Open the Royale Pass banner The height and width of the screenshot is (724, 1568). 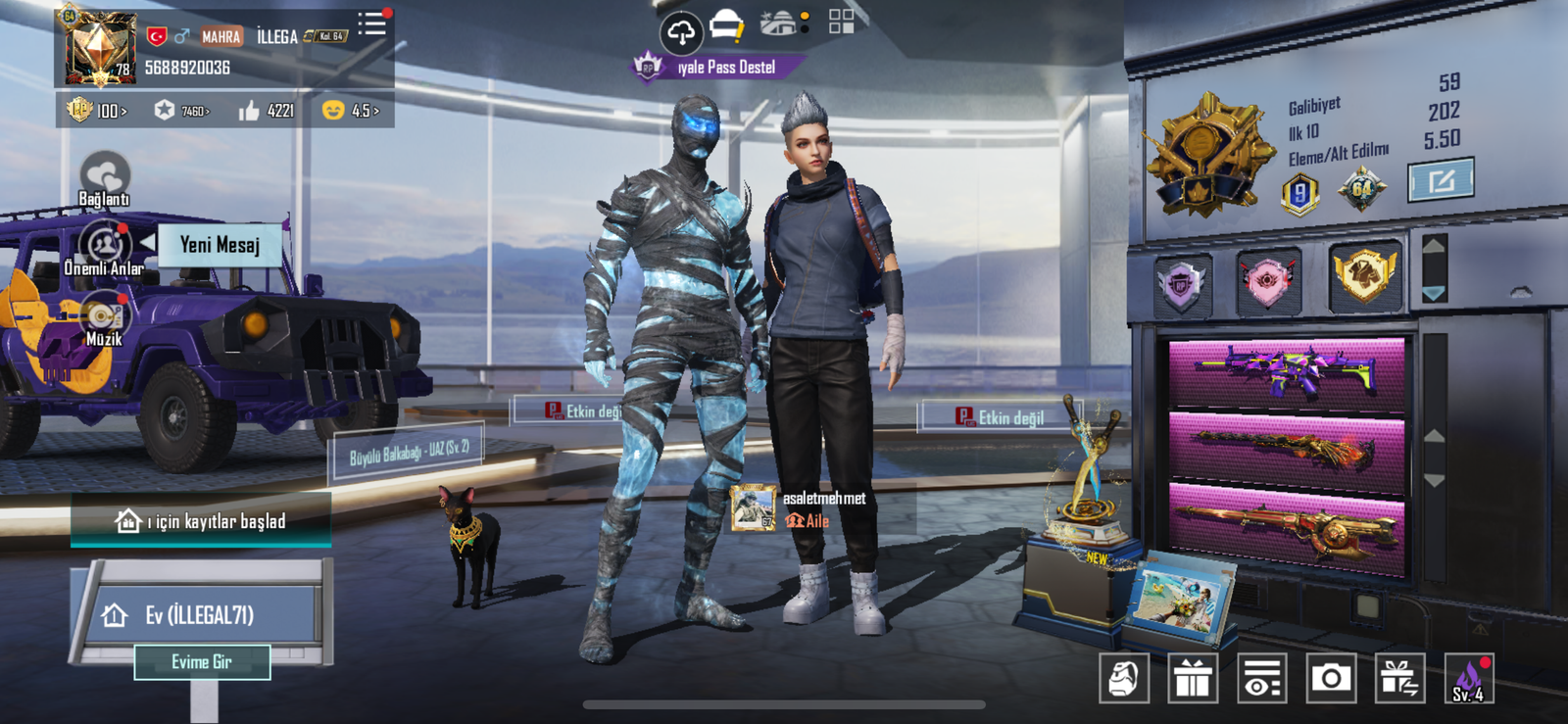click(x=720, y=67)
